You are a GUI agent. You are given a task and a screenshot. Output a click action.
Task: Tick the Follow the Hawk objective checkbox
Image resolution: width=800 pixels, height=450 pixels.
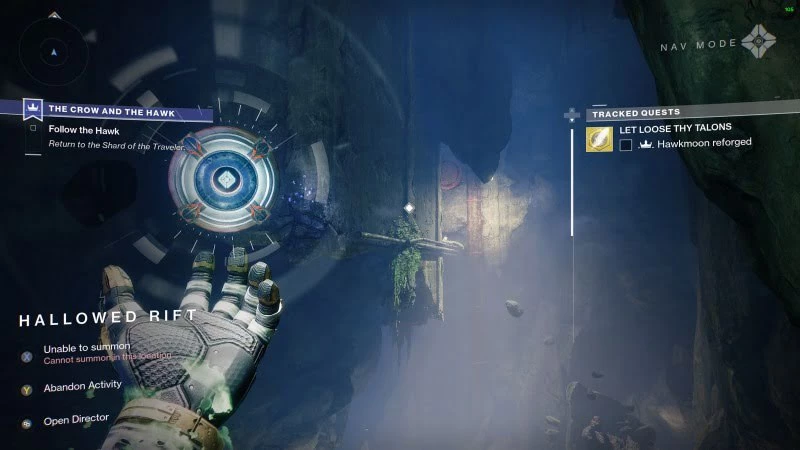[x=33, y=128]
